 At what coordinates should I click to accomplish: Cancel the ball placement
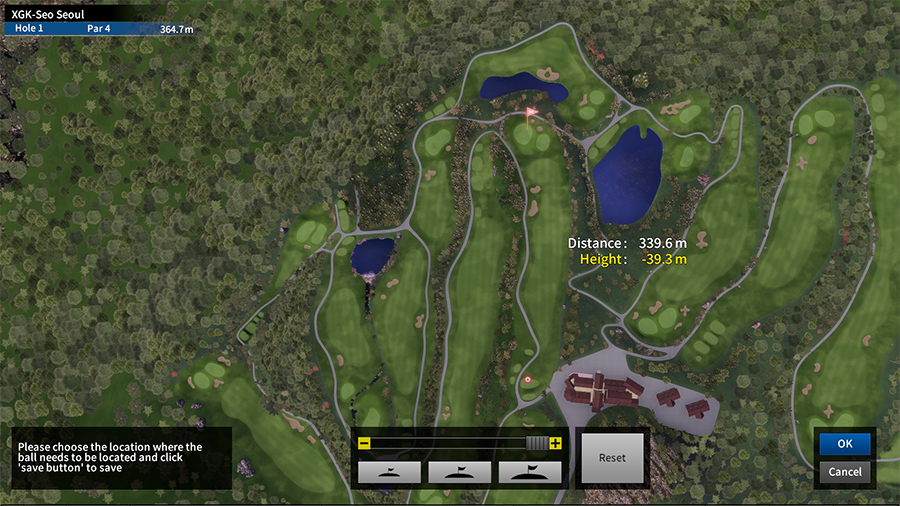pyautogui.click(x=845, y=471)
